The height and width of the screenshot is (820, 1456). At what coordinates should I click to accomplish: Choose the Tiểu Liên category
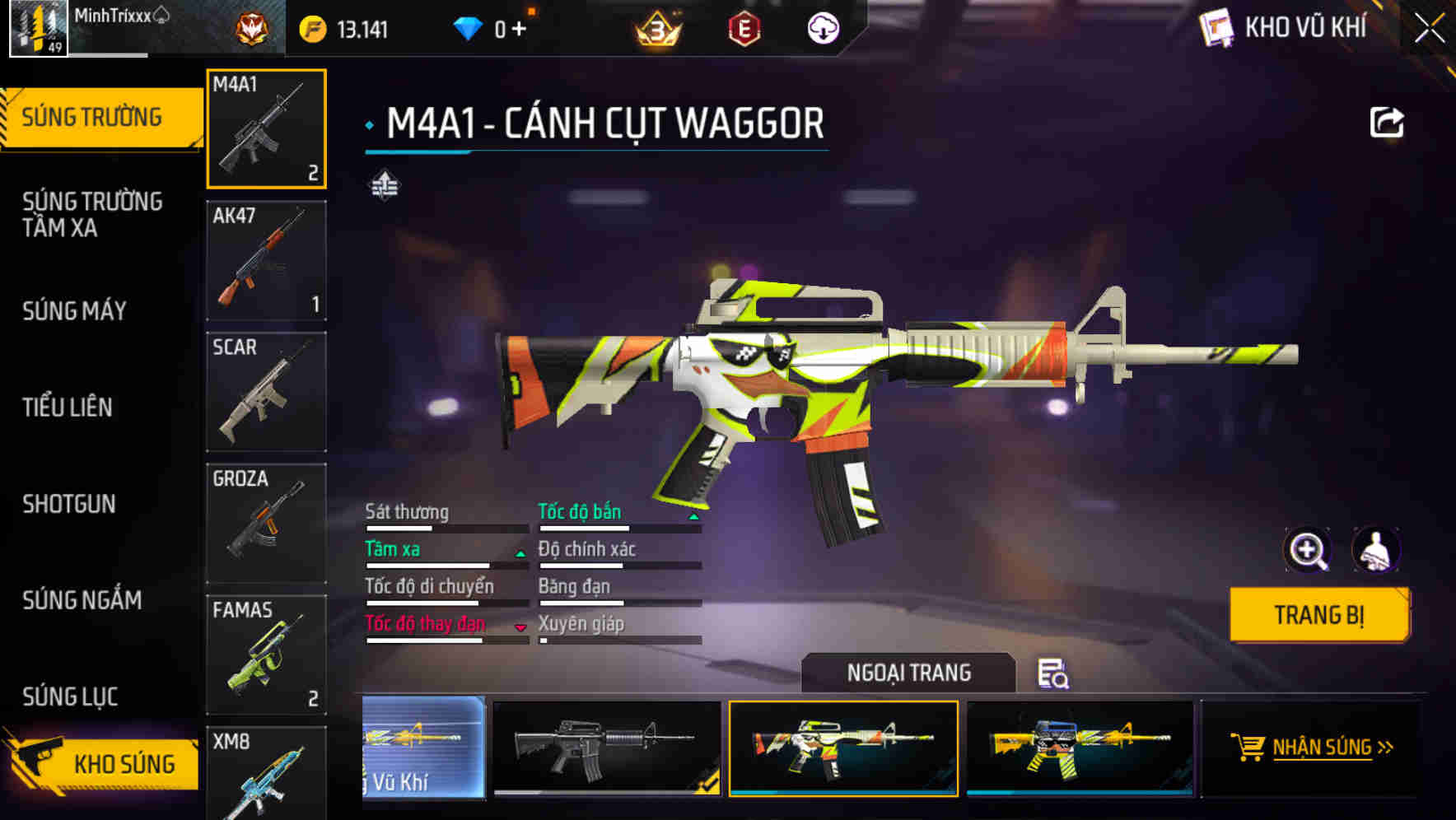coord(68,408)
